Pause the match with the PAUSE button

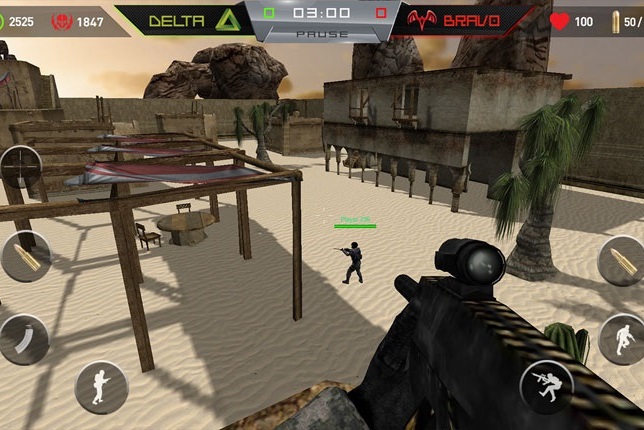coord(322,34)
